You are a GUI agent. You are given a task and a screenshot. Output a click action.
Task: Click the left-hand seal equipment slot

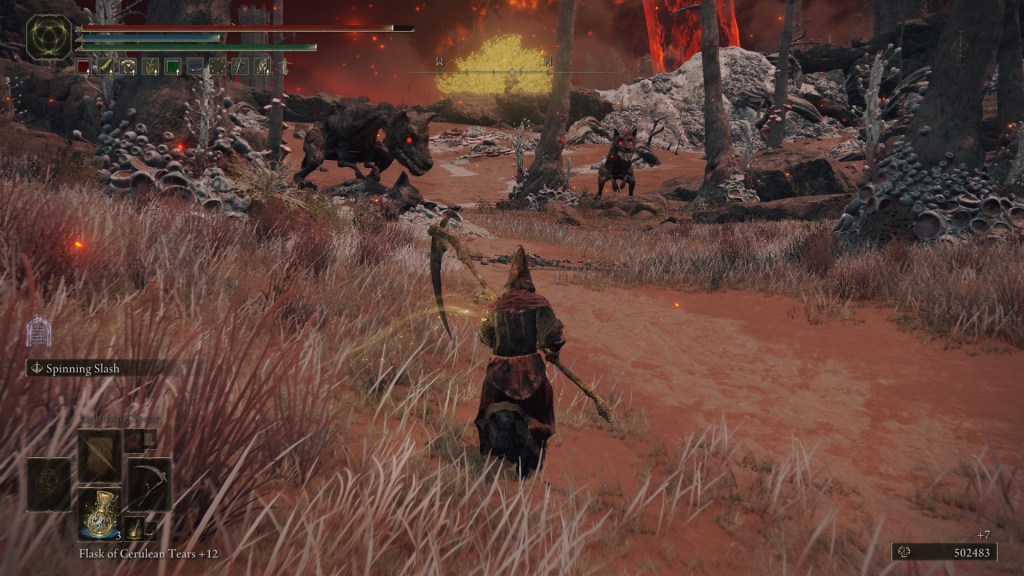[49, 484]
